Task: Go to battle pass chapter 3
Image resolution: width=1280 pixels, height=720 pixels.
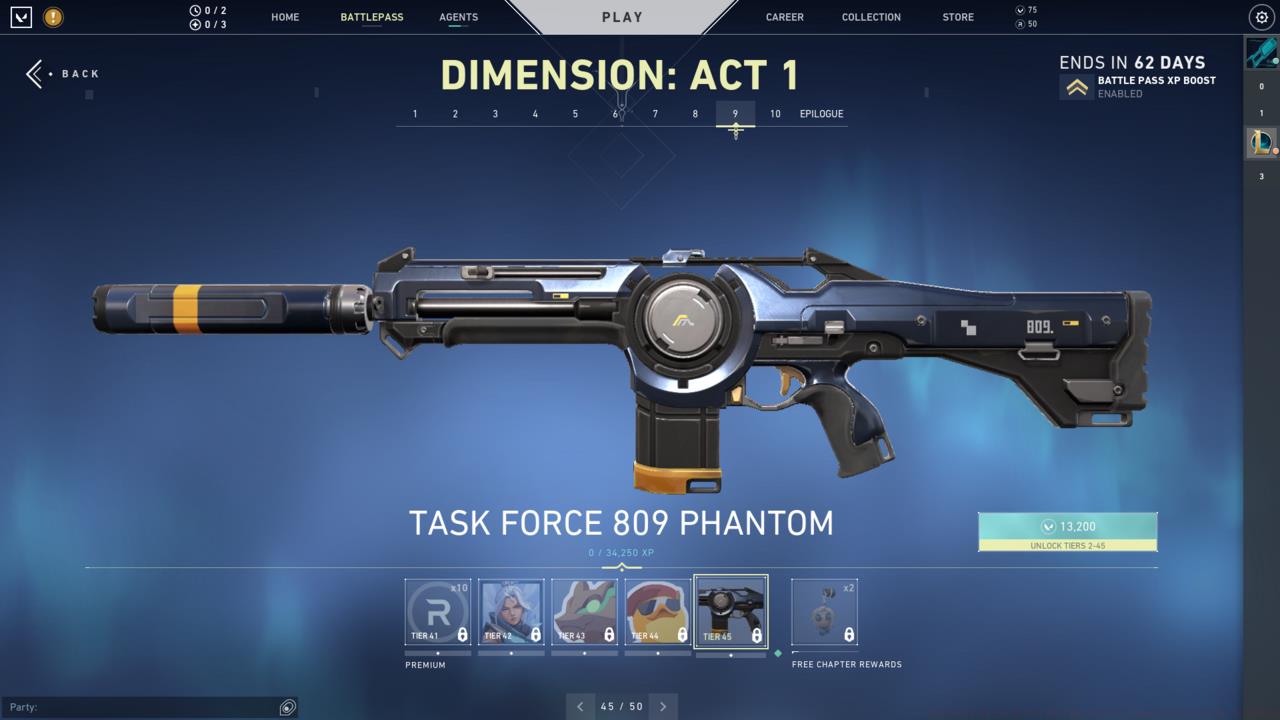Action: coord(495,114)
